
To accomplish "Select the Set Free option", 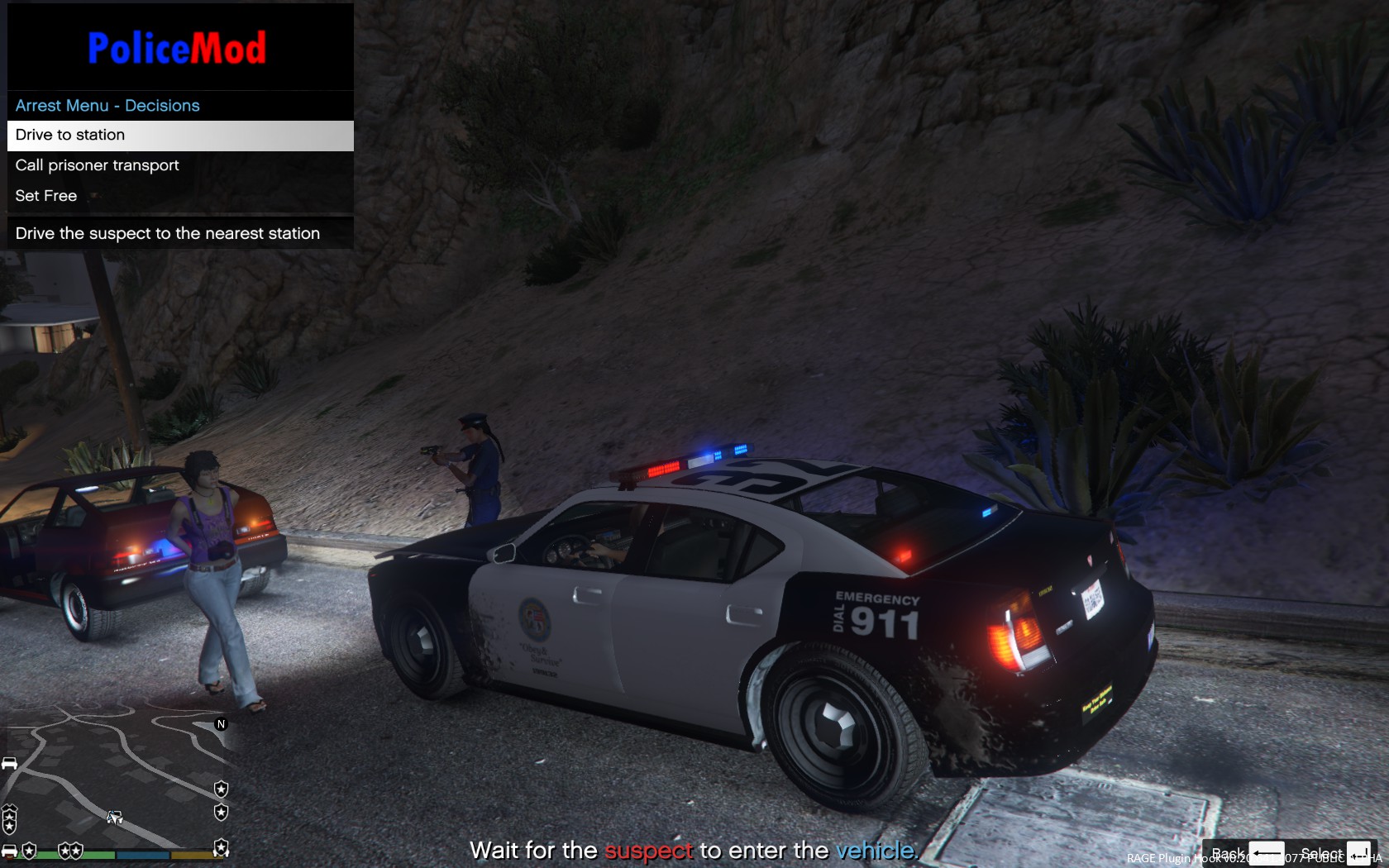I will [180, 196].
